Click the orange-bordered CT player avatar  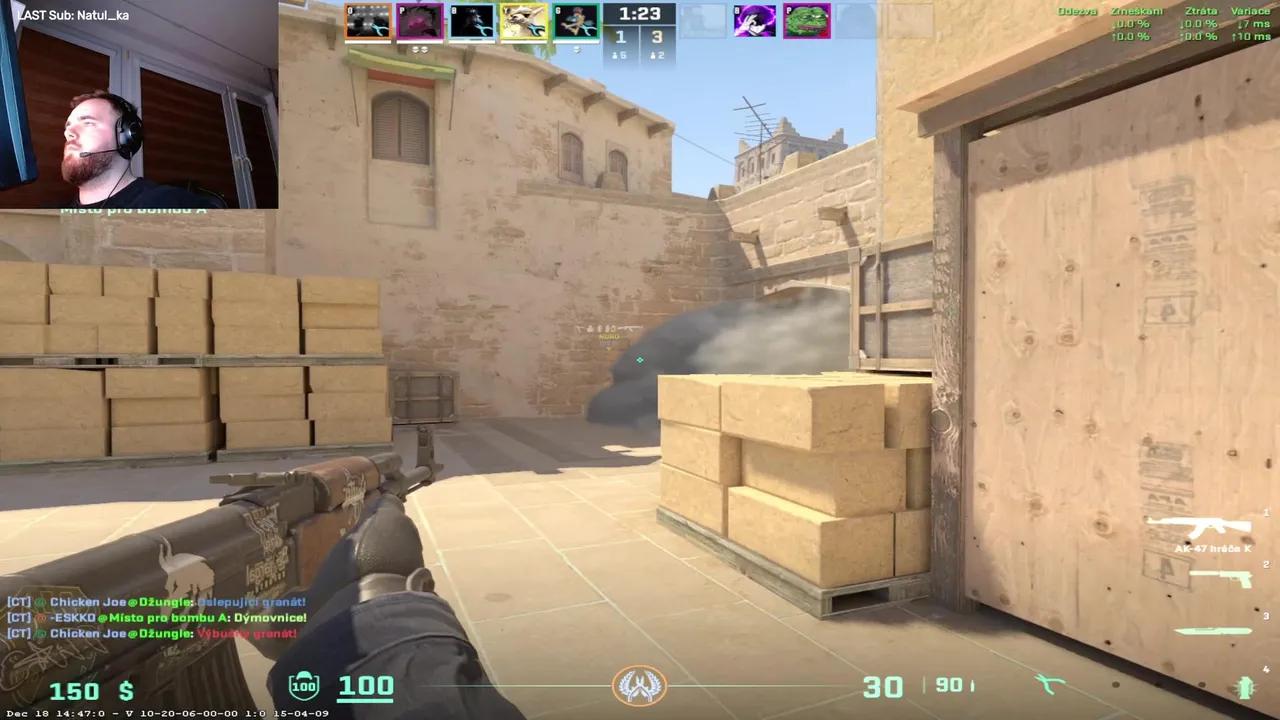point(369,20)
